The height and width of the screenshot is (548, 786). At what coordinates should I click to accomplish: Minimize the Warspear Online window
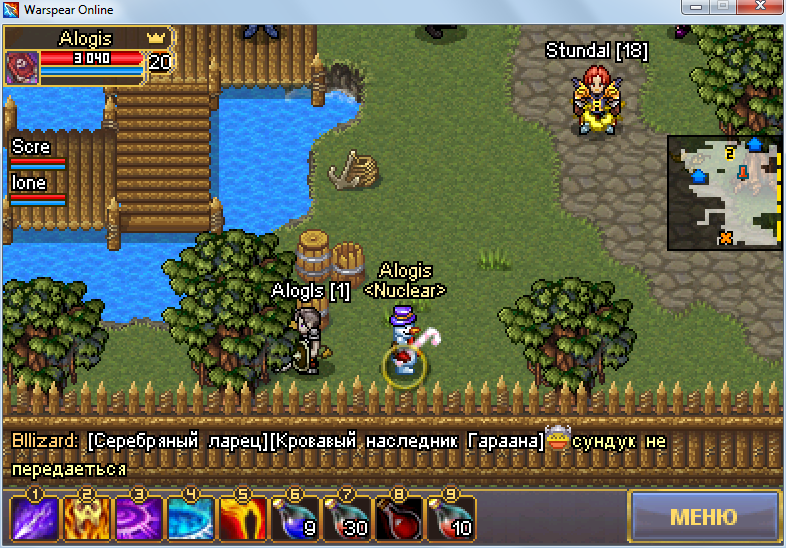tap(691, 9)
